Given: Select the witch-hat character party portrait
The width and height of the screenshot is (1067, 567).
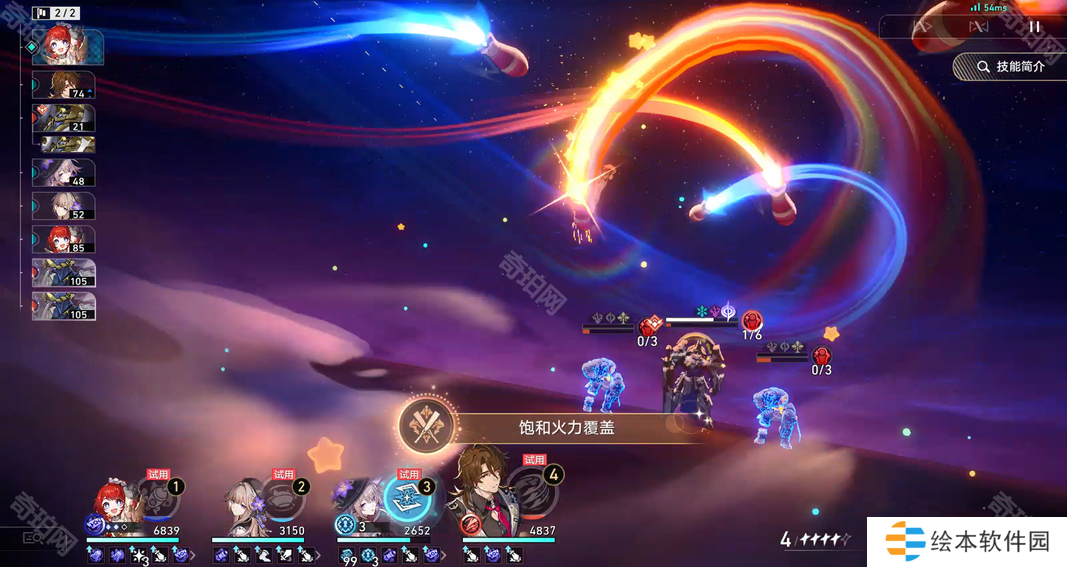Looking at the screenshot, I should (x=358, y=502).
